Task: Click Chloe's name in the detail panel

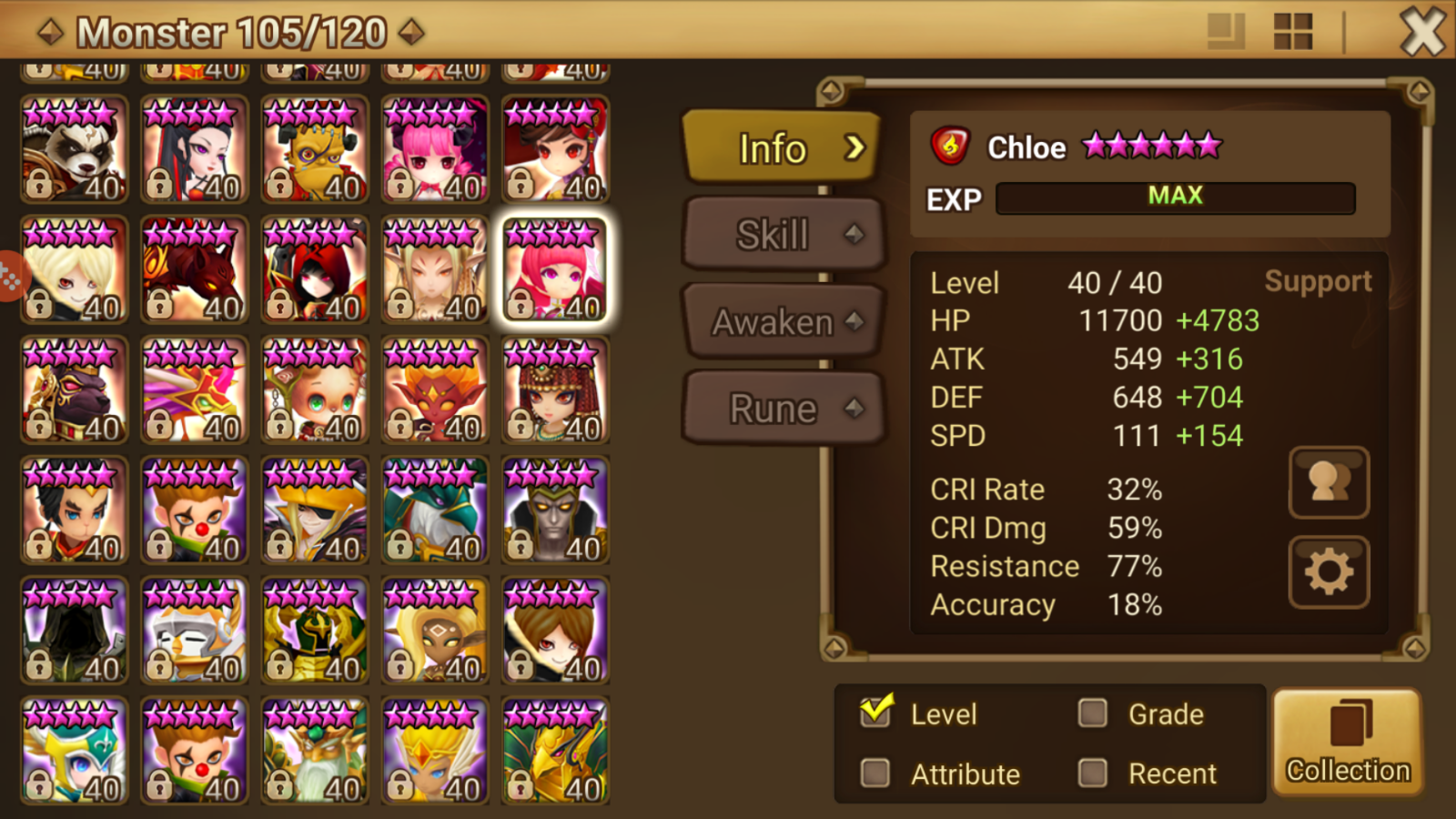Action: (1026, 147)
